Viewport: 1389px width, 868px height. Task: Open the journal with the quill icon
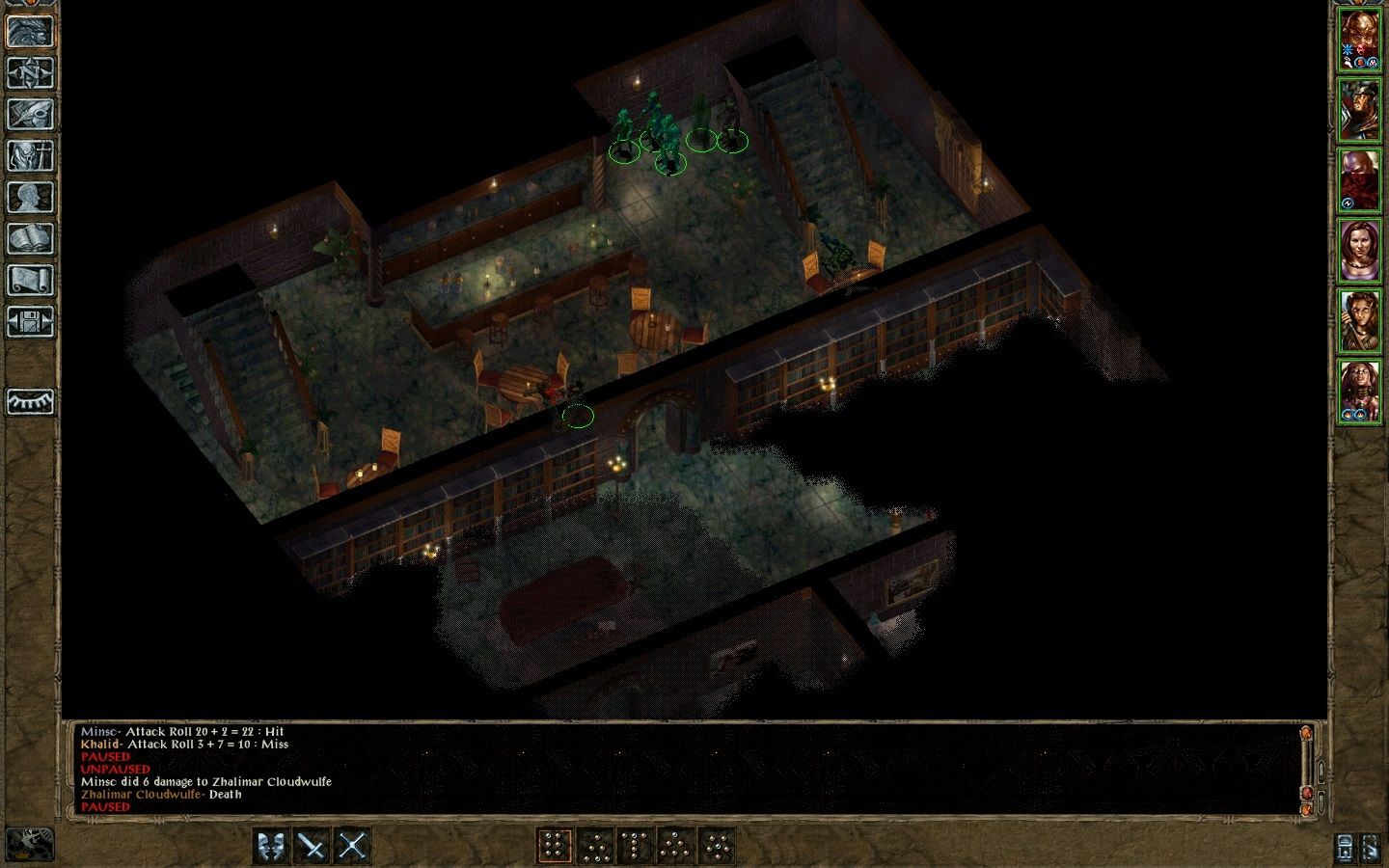[30, 114]
